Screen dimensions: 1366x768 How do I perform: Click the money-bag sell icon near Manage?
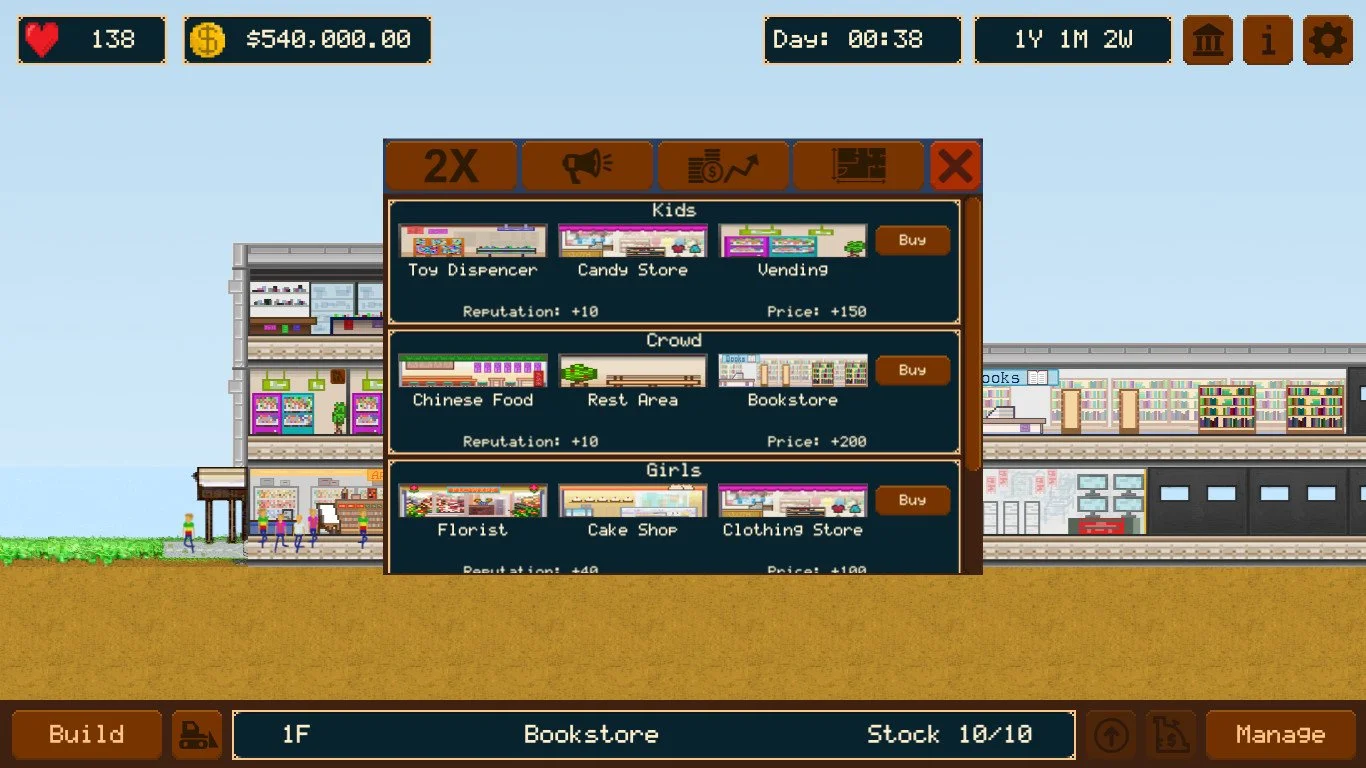point(1169,734)
